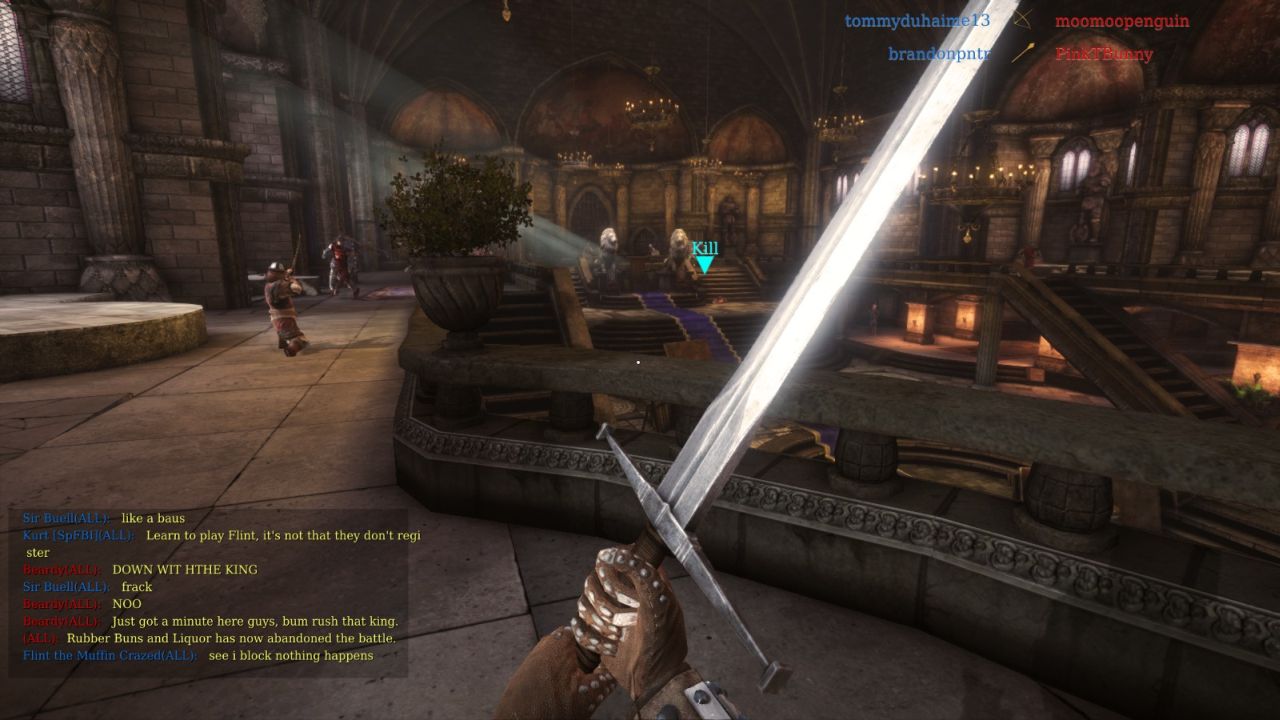Click Sir Buell's "like a baus" chat message
The width and height of the screenshot is (1280, 720).
(152, 519)
